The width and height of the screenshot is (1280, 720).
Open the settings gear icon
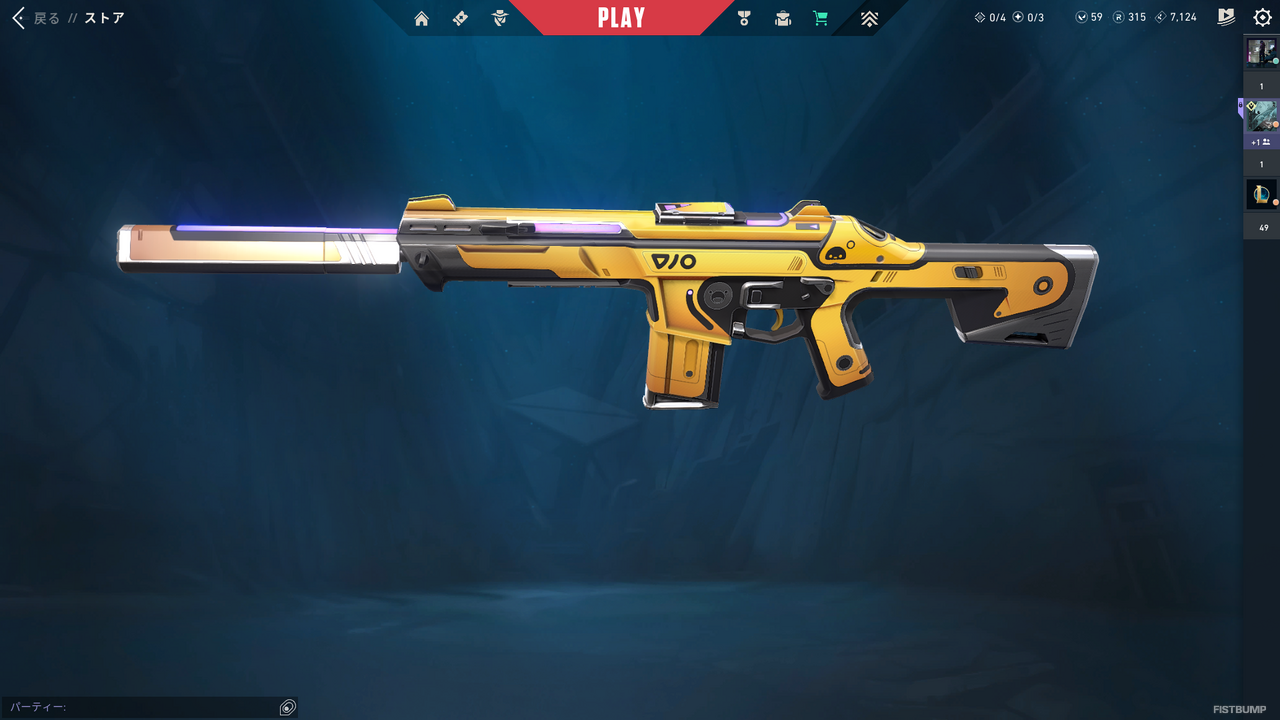click(1262, 17)
